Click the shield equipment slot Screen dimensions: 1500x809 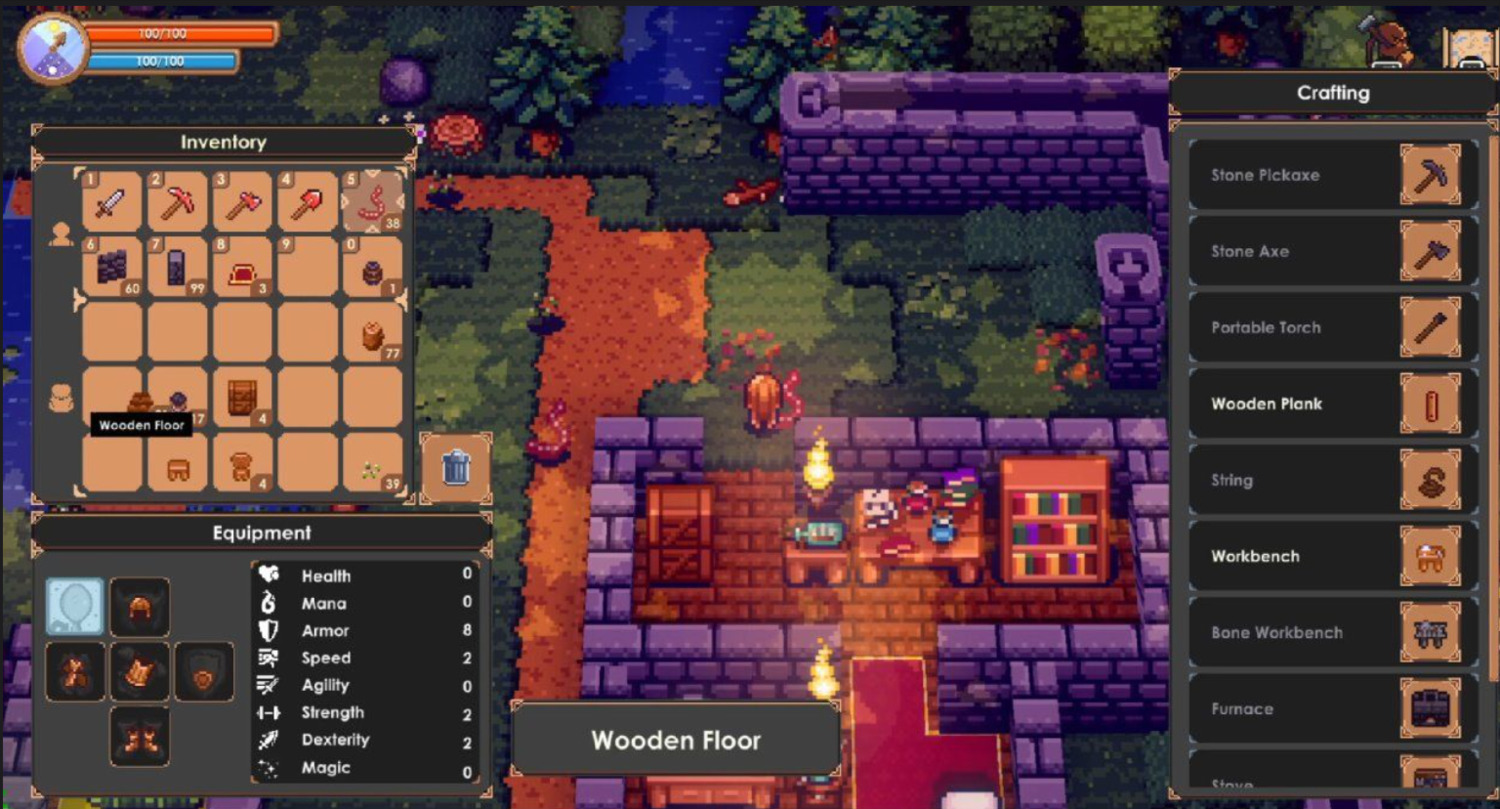point(204,671)
